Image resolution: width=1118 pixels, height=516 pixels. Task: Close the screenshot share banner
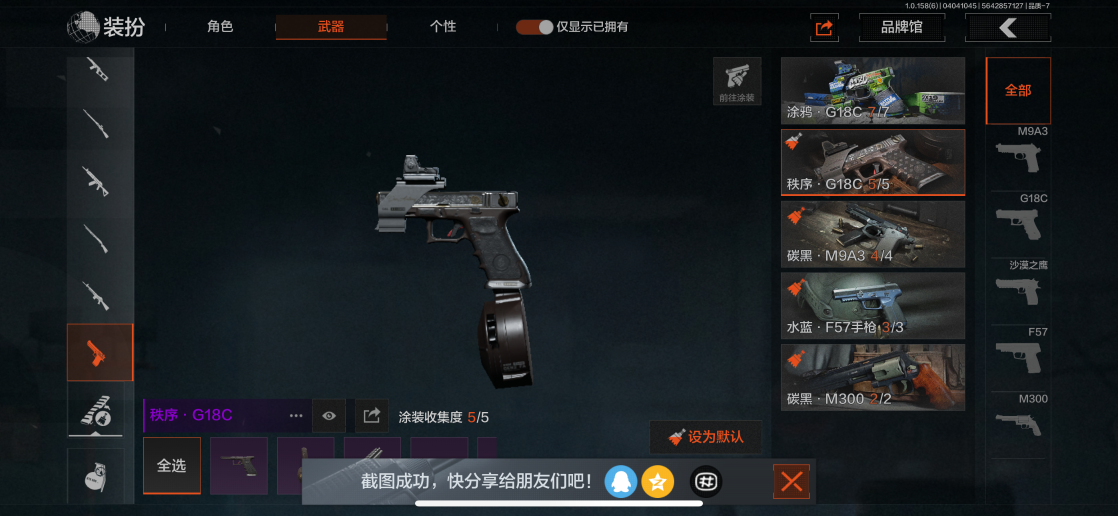(791, 482)
